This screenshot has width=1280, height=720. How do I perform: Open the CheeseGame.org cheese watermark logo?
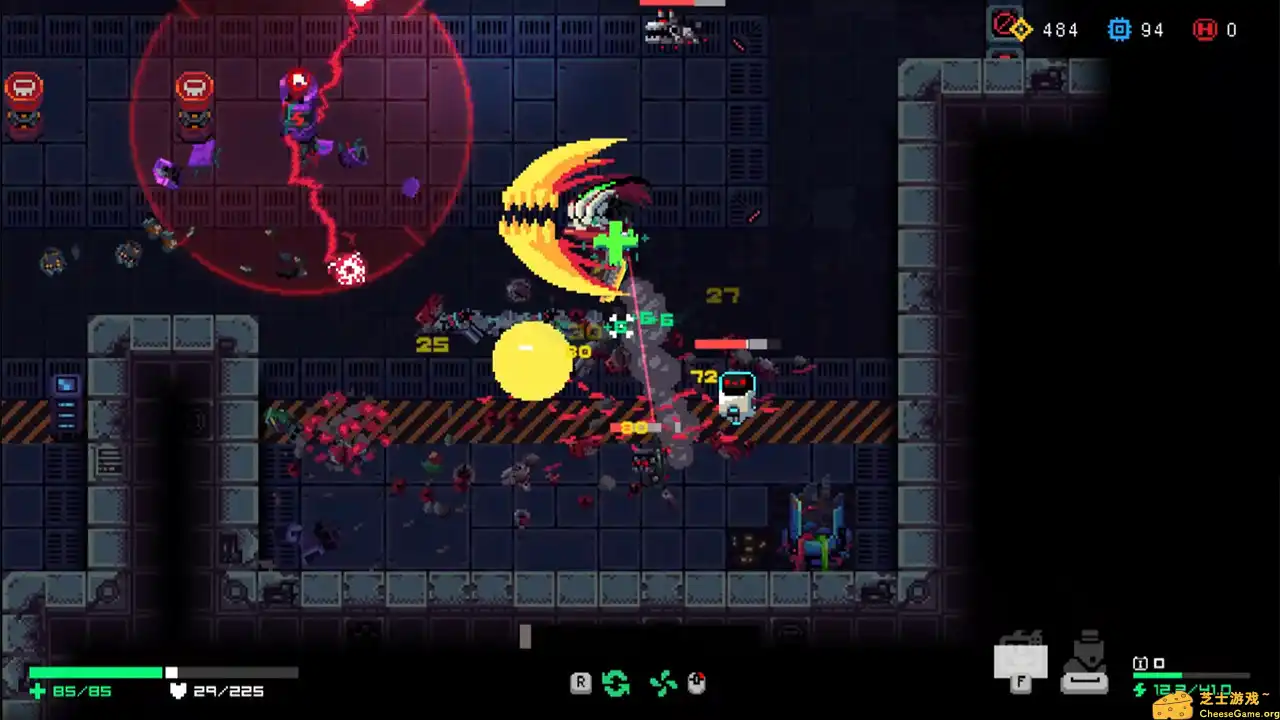(1172, 706)
